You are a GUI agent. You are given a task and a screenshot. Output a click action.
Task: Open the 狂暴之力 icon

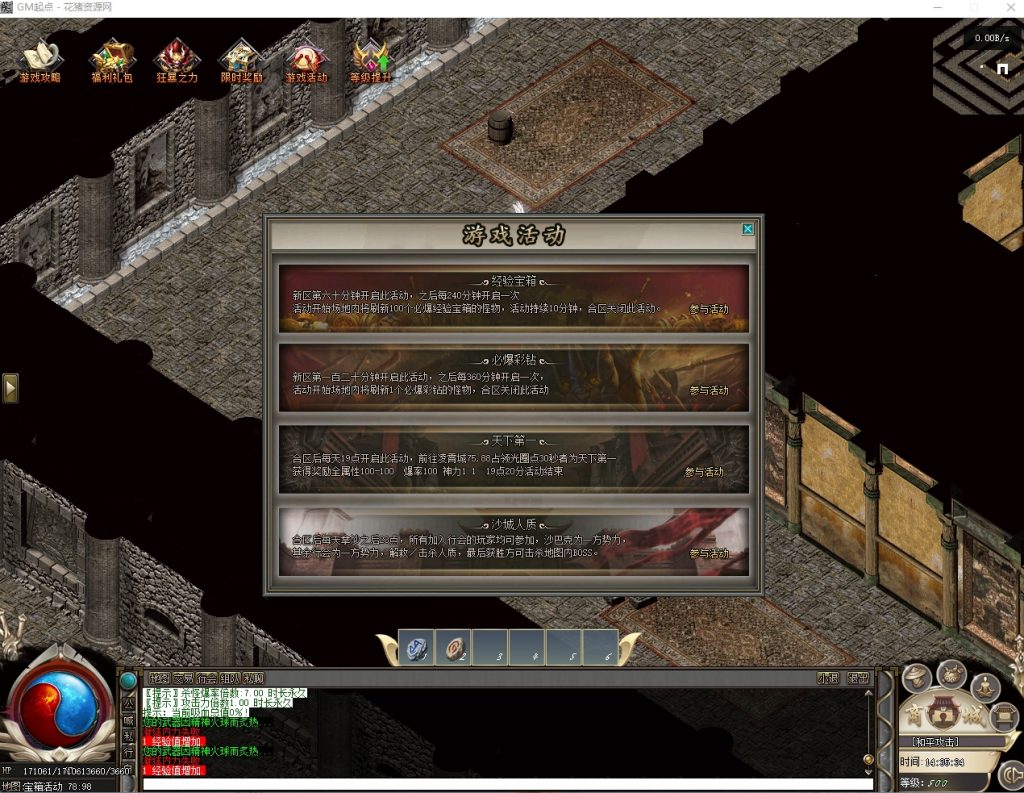coord(176,60)
